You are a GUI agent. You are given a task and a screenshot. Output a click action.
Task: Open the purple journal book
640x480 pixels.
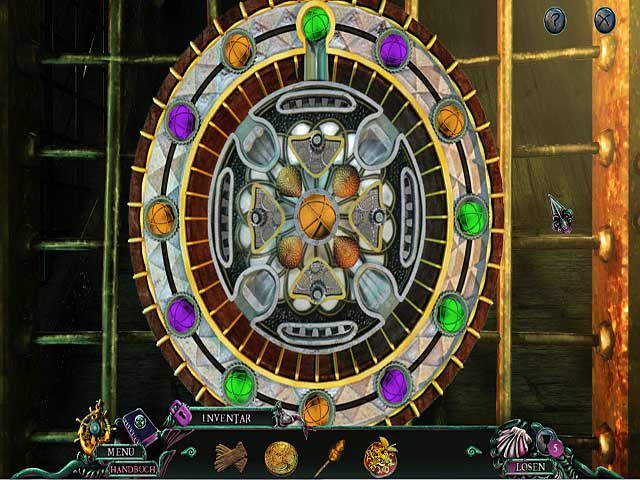(x=139, y=428)
